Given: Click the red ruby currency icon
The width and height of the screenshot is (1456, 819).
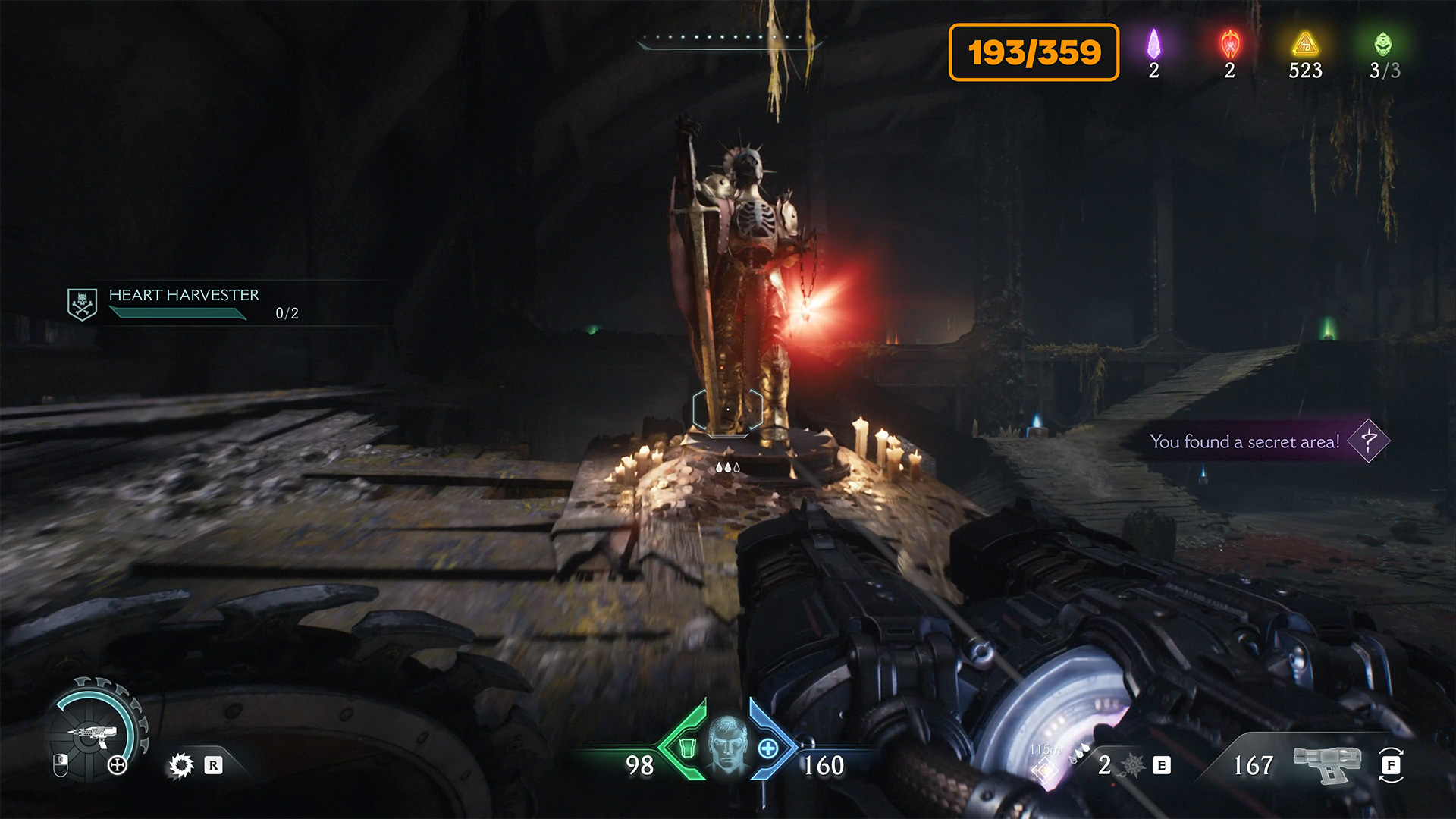Looking at the screenshot, I should coord(1230,44).
